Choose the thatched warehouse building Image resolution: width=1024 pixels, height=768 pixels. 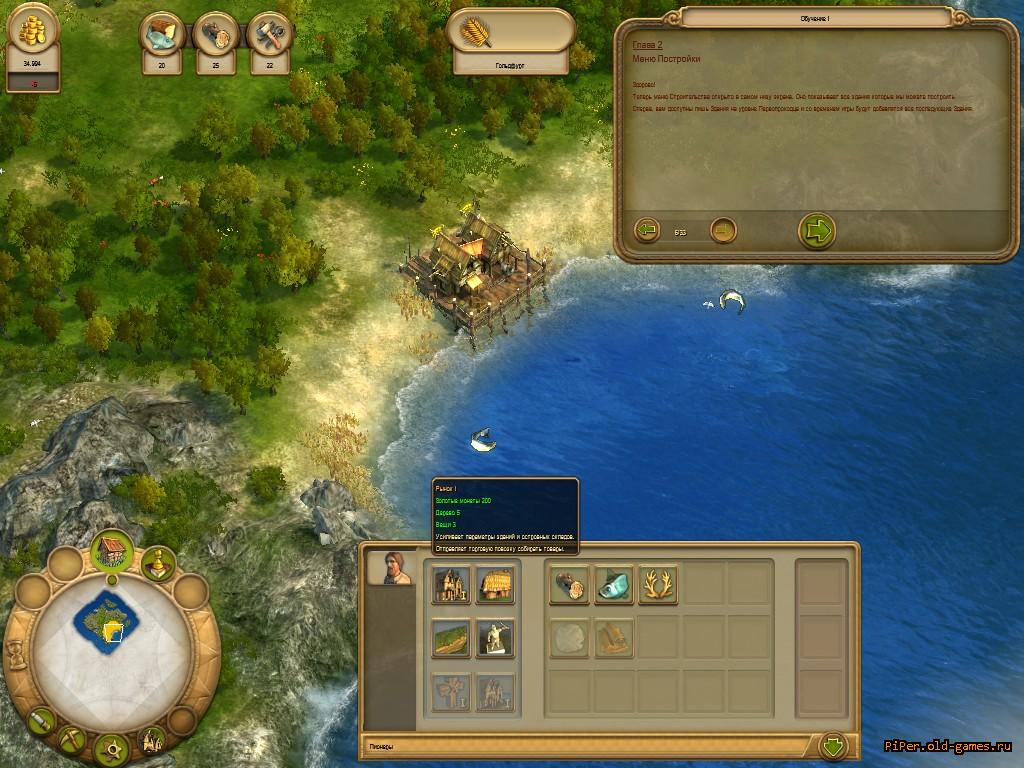coord(495,585)
